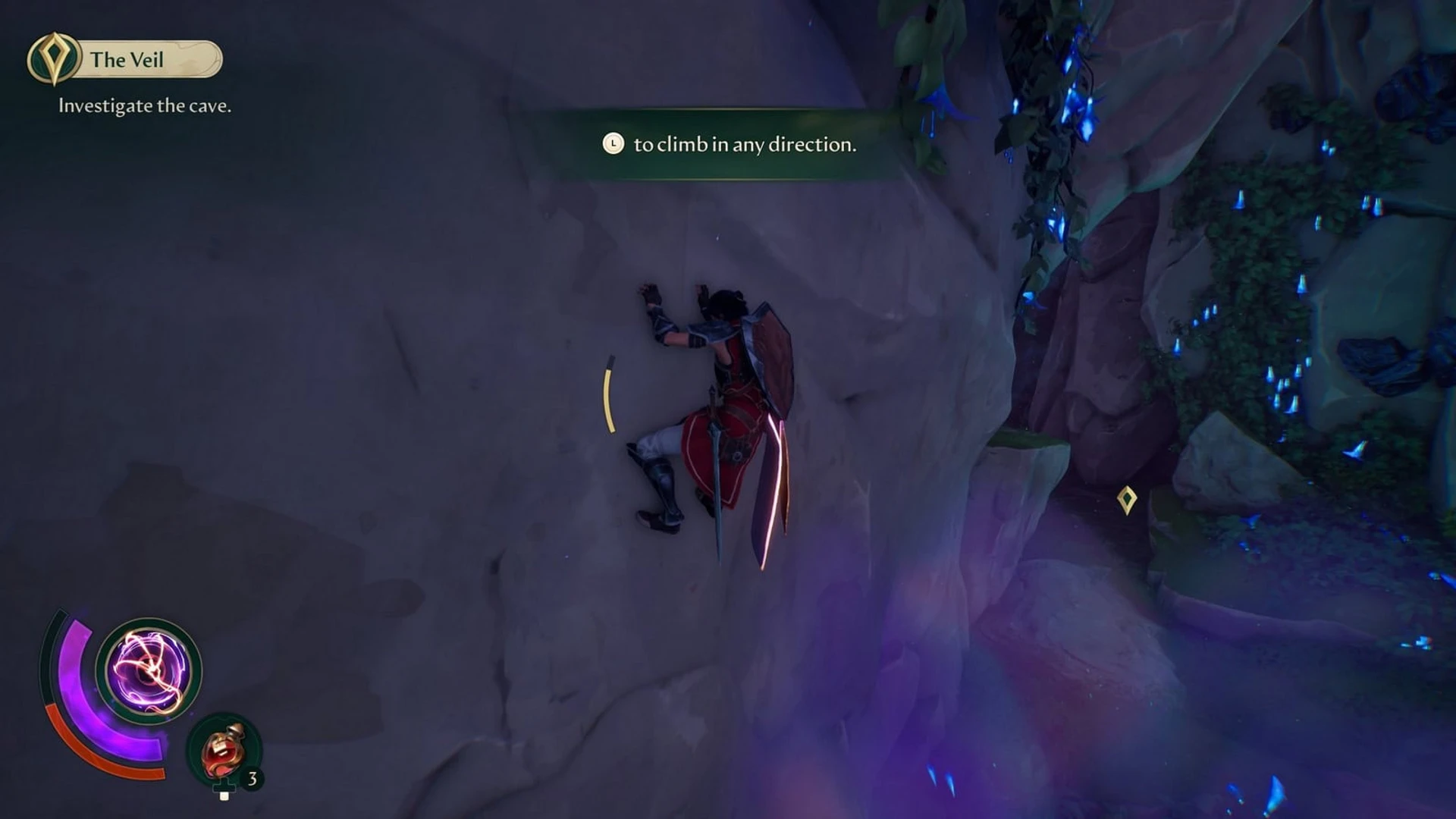The width and height of the screenshot is (1456, 819).
Task: Activate the purple swirling orb ability
Action: [149, 670]
